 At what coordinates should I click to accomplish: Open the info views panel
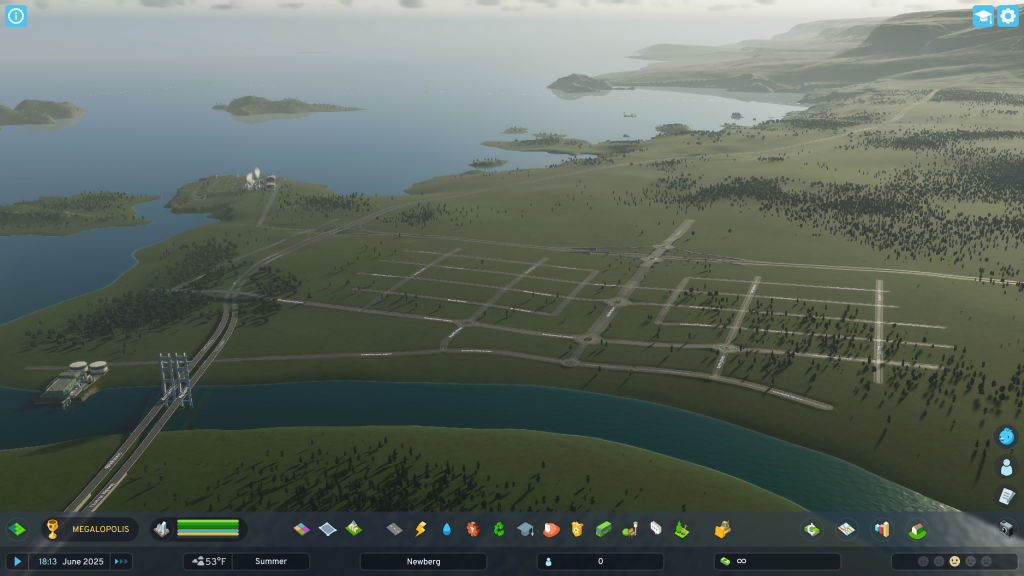[15, 15]
